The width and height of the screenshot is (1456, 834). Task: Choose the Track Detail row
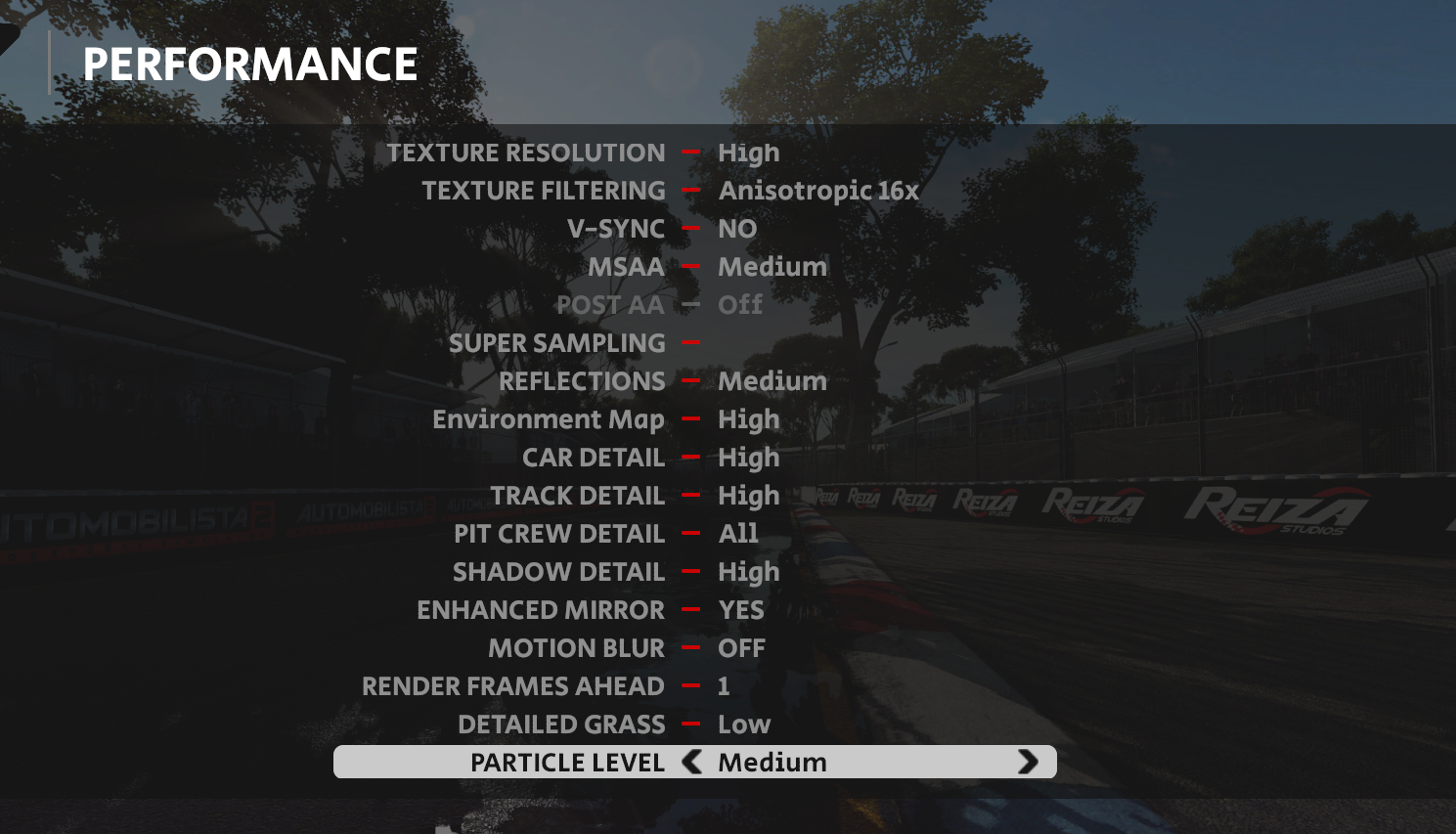(x=577, y=496)
